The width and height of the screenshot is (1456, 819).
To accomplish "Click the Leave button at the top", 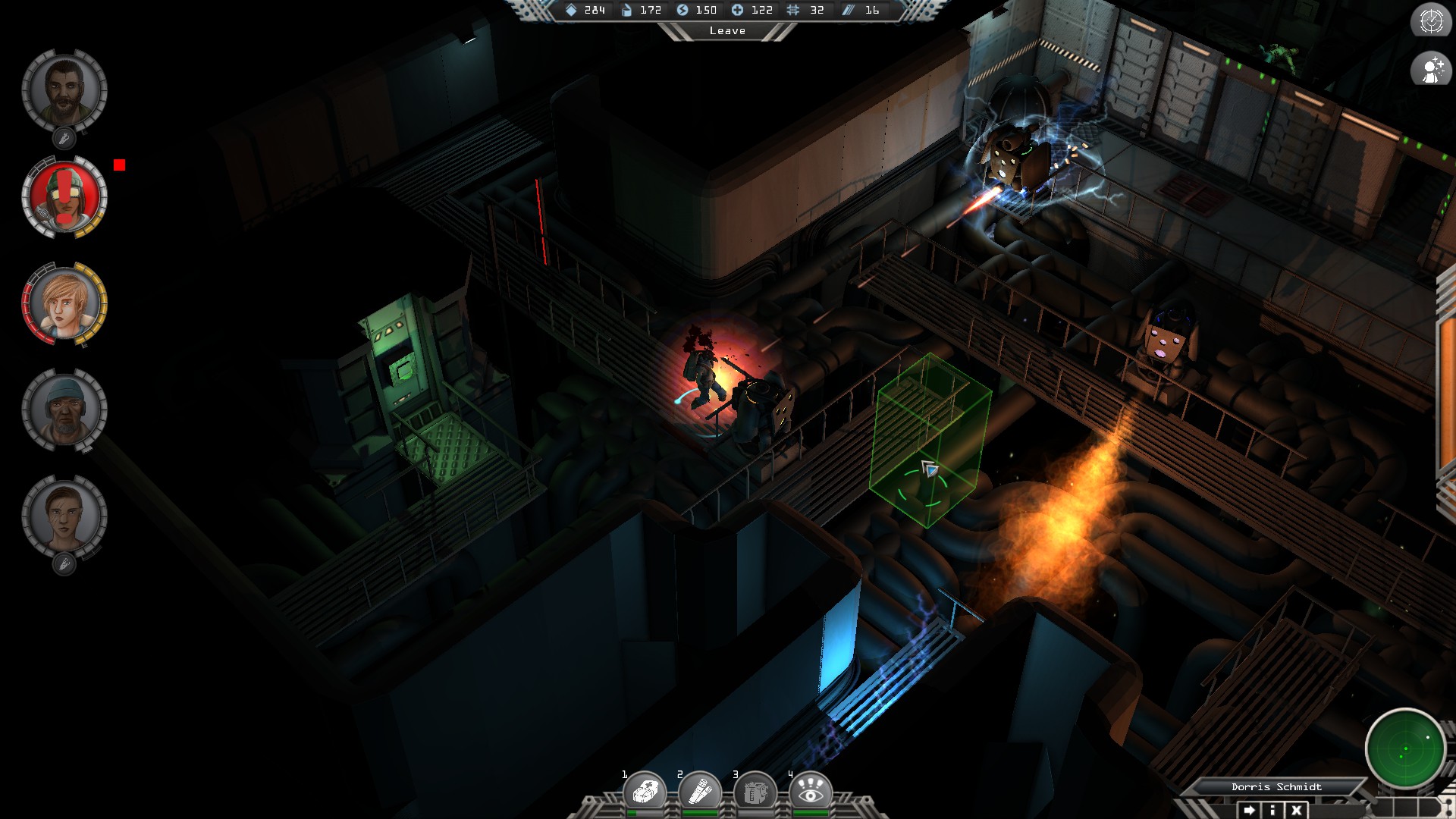I will tap(727, 31).
